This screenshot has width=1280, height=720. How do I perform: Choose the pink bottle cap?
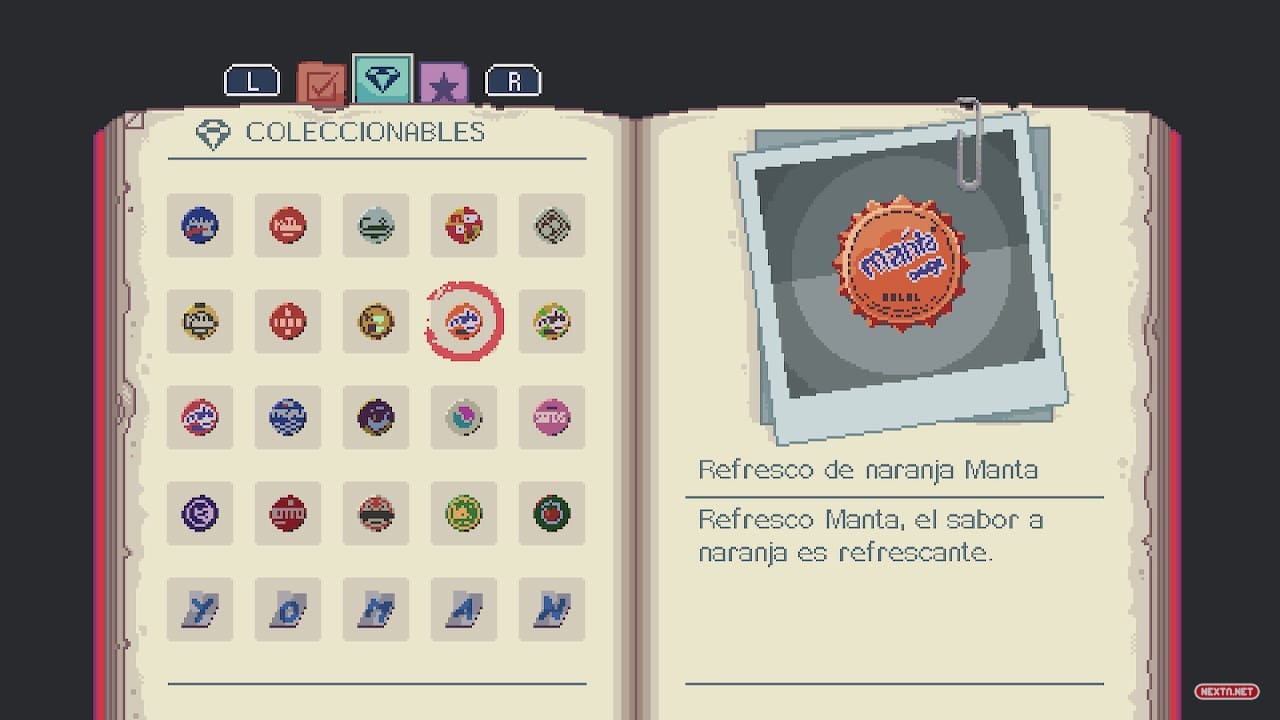point(552,417)
